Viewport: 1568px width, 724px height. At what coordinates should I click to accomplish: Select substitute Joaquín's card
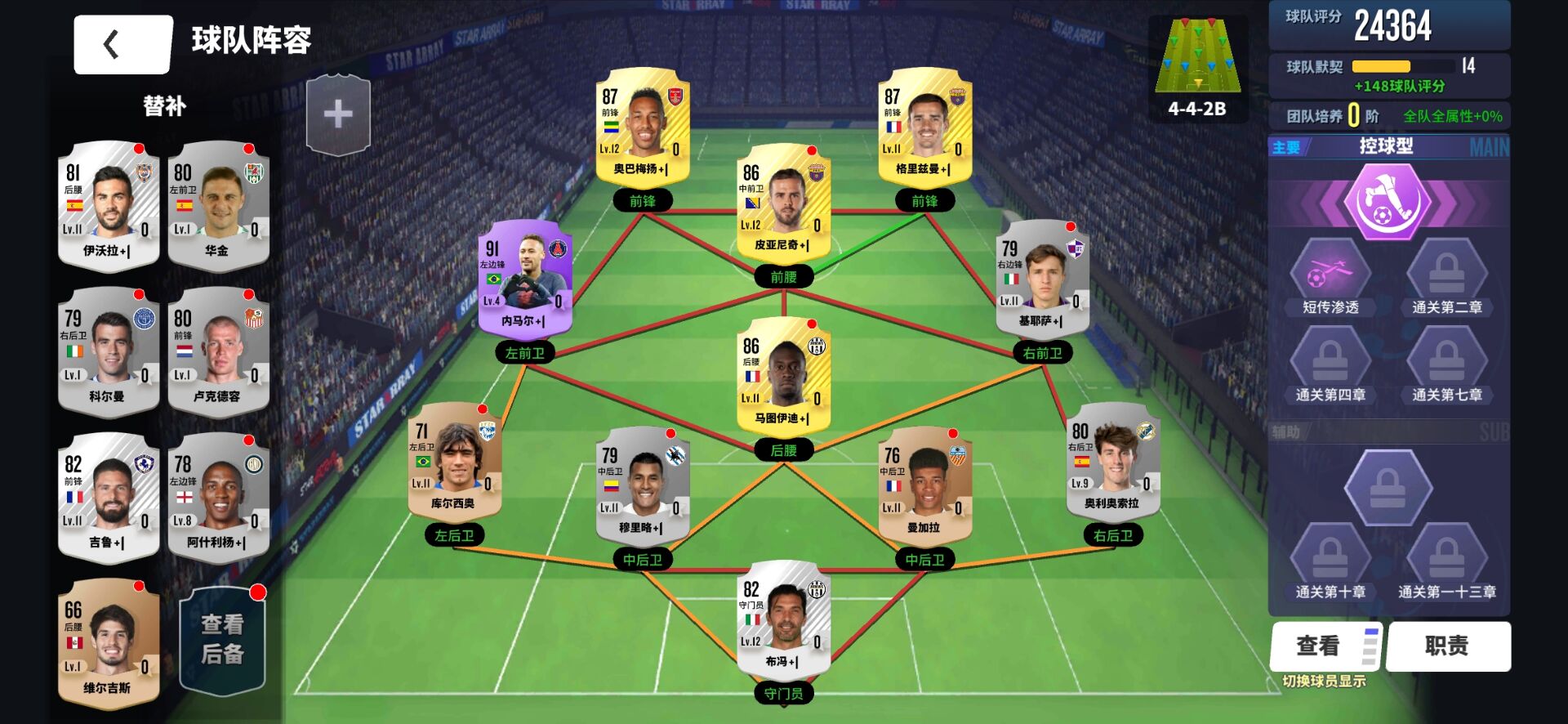(218, 206)
